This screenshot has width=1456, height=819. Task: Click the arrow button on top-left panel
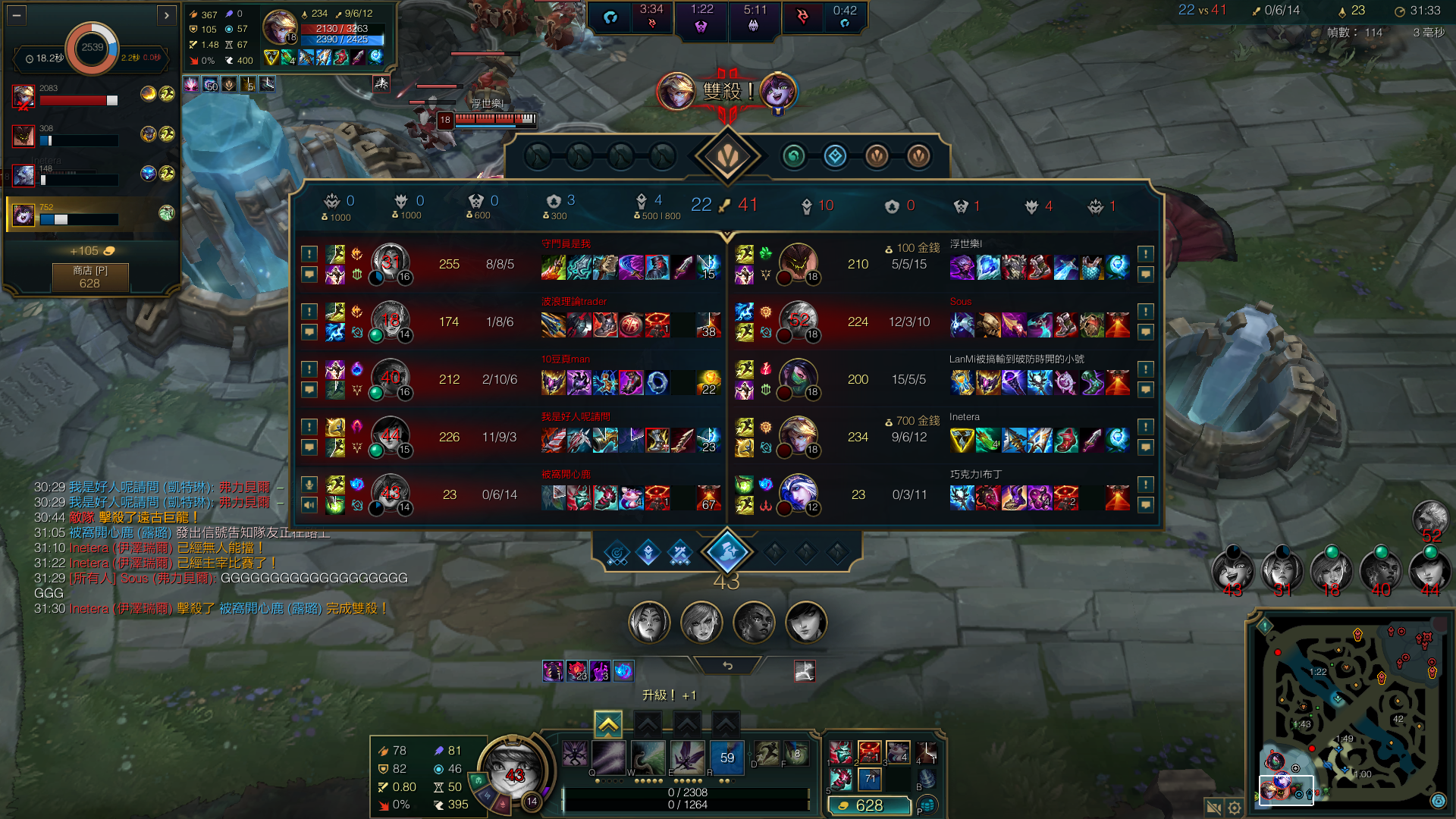coord(167,14)
